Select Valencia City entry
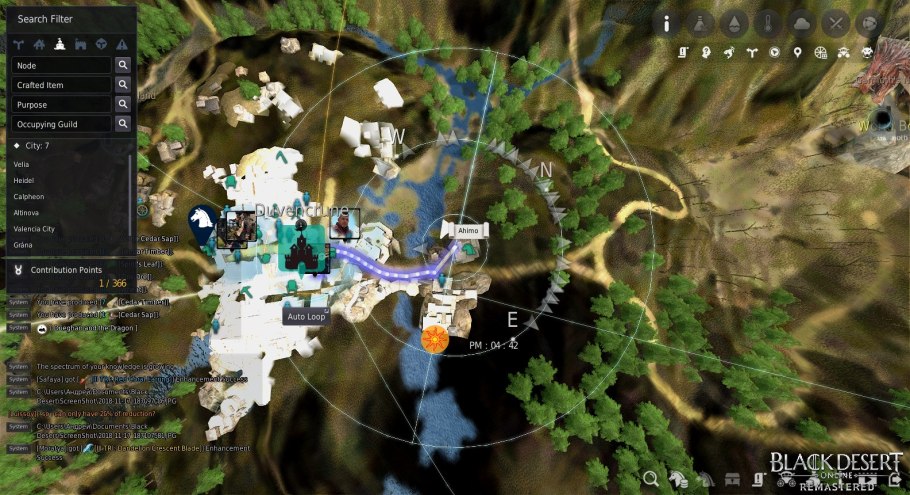 pos(34,229)
